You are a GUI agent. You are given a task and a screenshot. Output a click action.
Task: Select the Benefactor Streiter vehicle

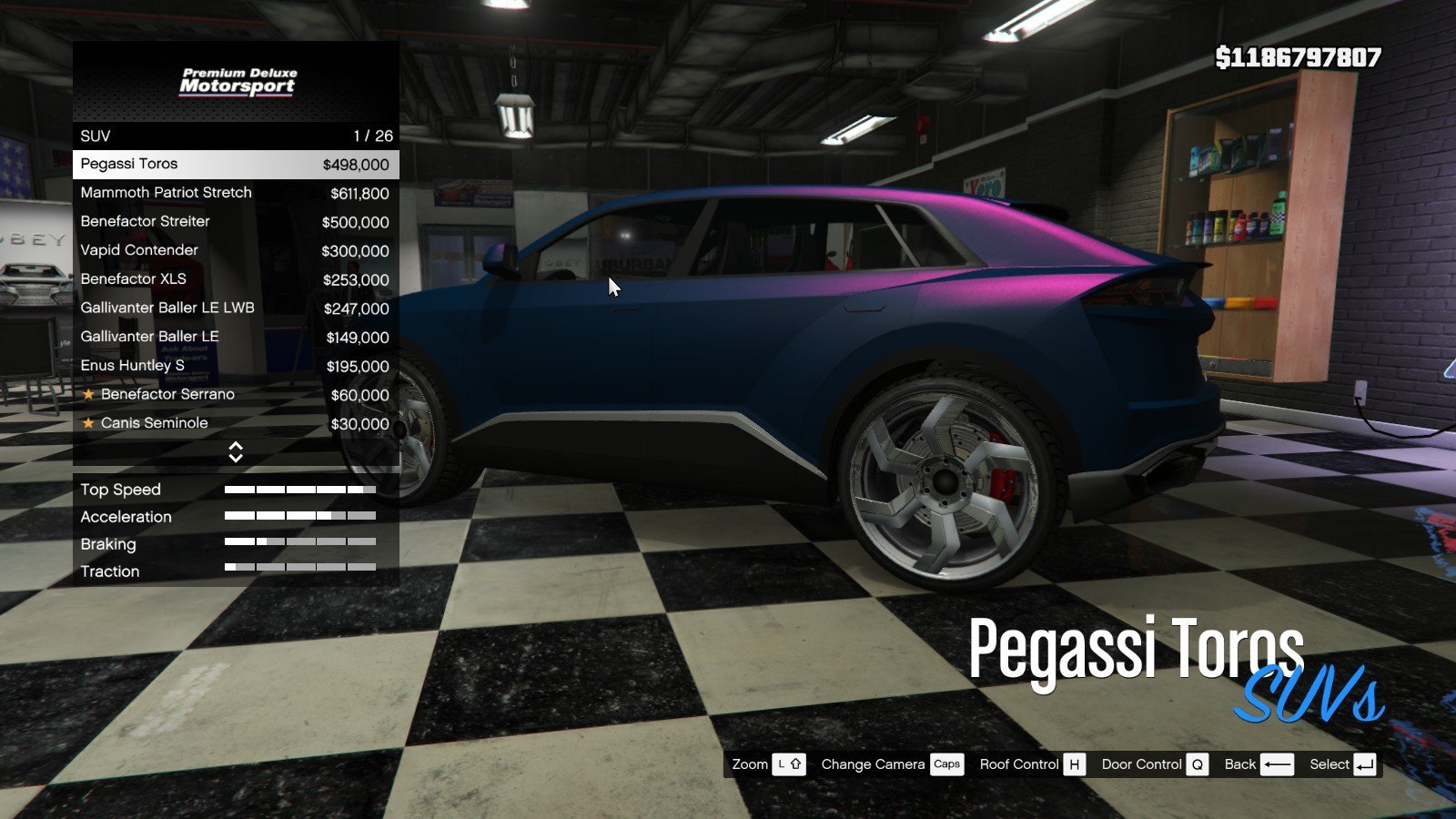[235, 222]
